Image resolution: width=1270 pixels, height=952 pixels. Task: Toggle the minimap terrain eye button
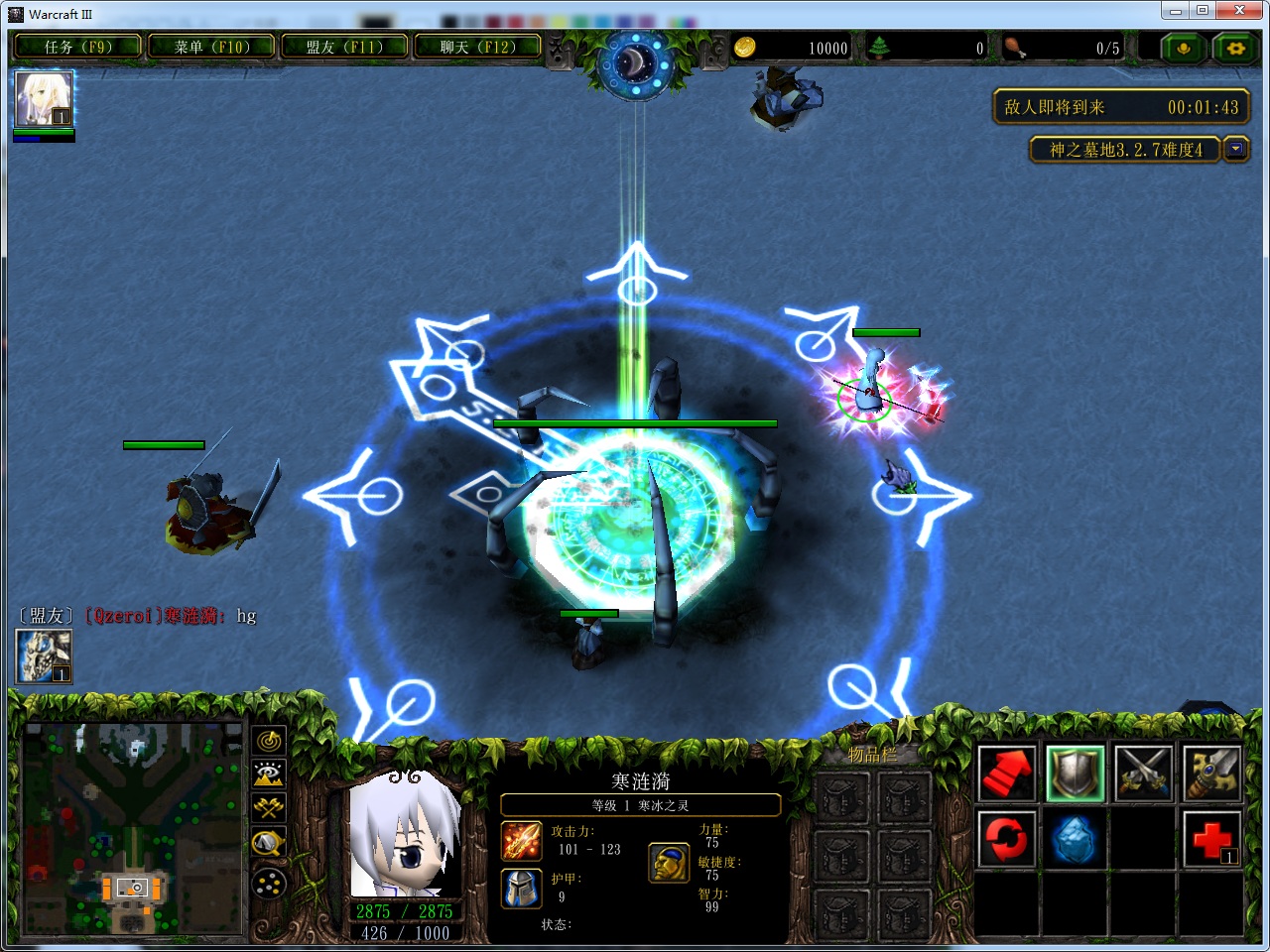point(269,774)
